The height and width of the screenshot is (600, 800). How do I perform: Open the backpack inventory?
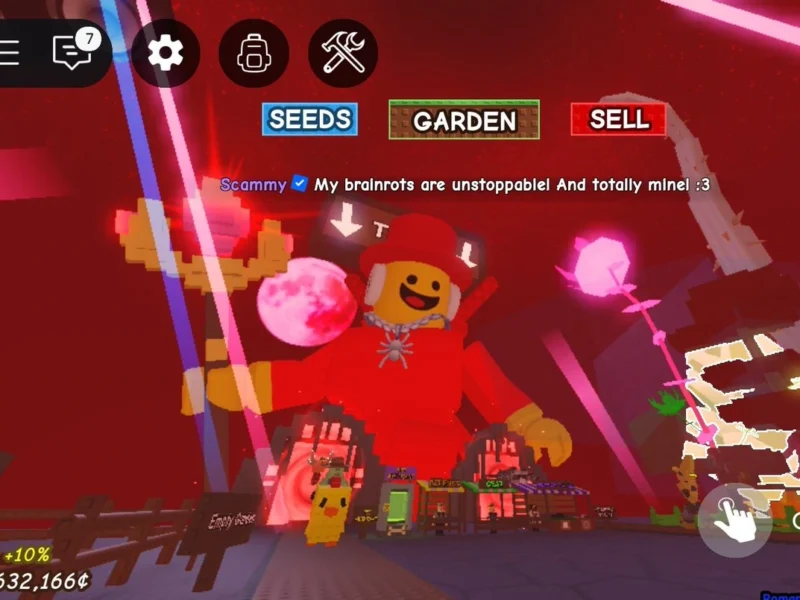tap(253, 52)
